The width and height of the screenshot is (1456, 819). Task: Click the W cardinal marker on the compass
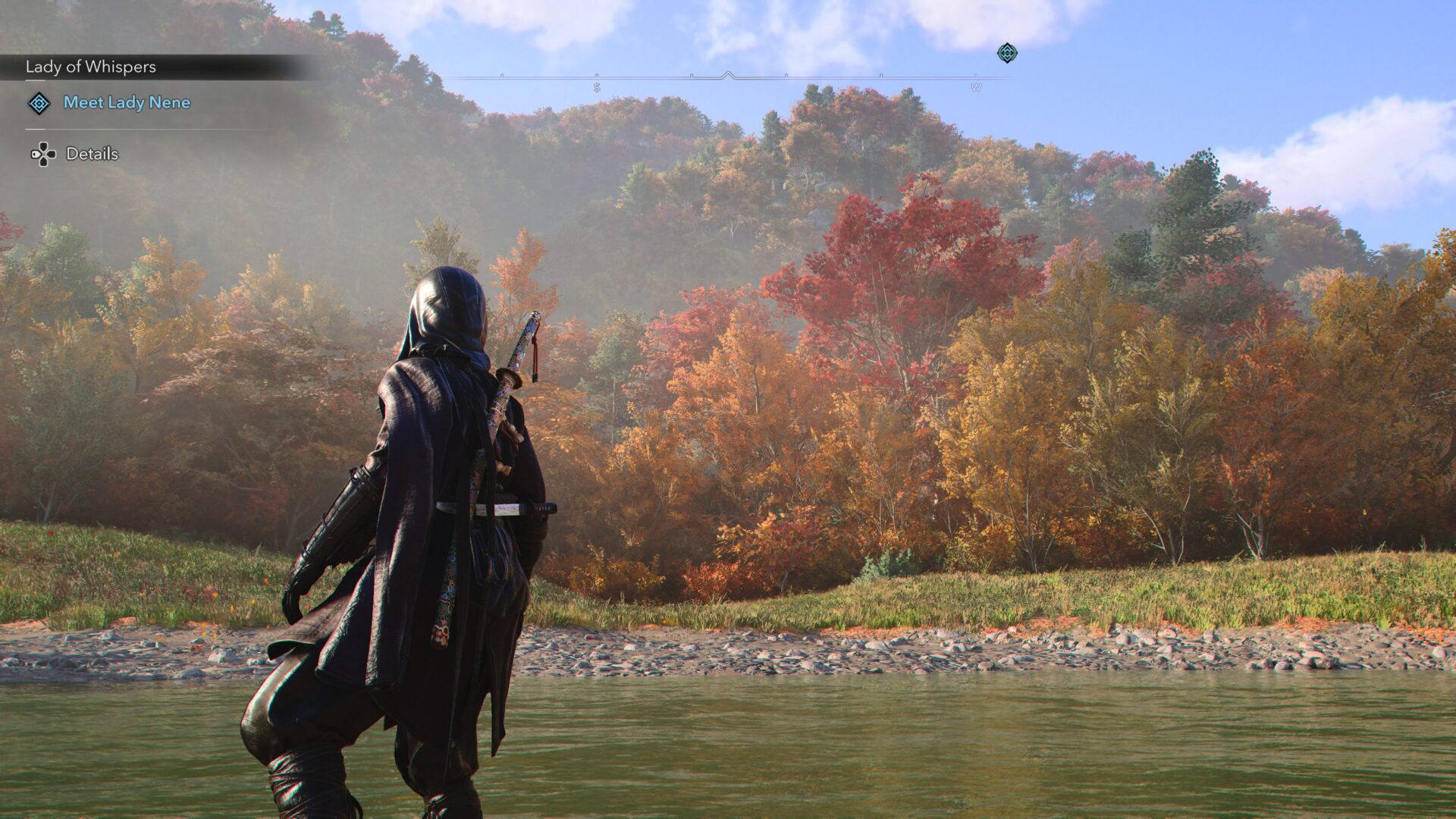[977, 86]
